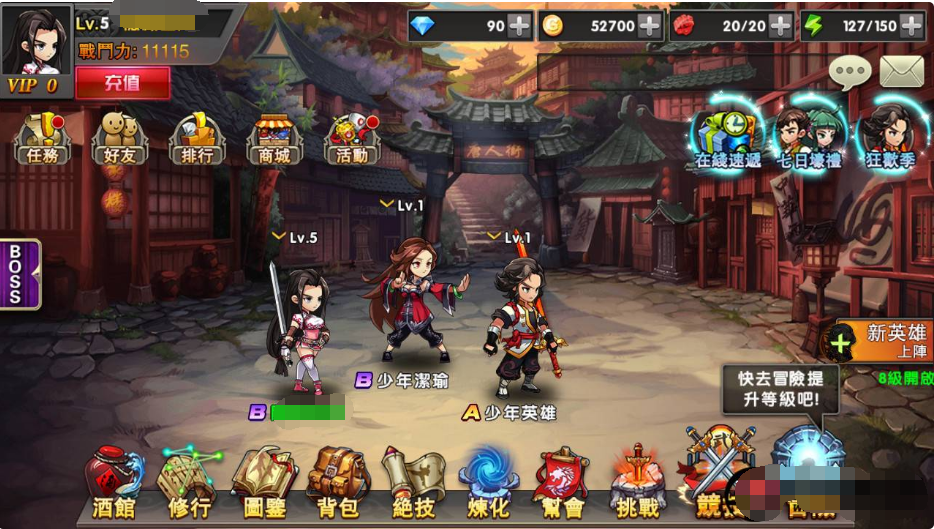934x529 pixels.
Task: Open the 修行 training menu
Action: pyautogui.click(x=188, y=485)
